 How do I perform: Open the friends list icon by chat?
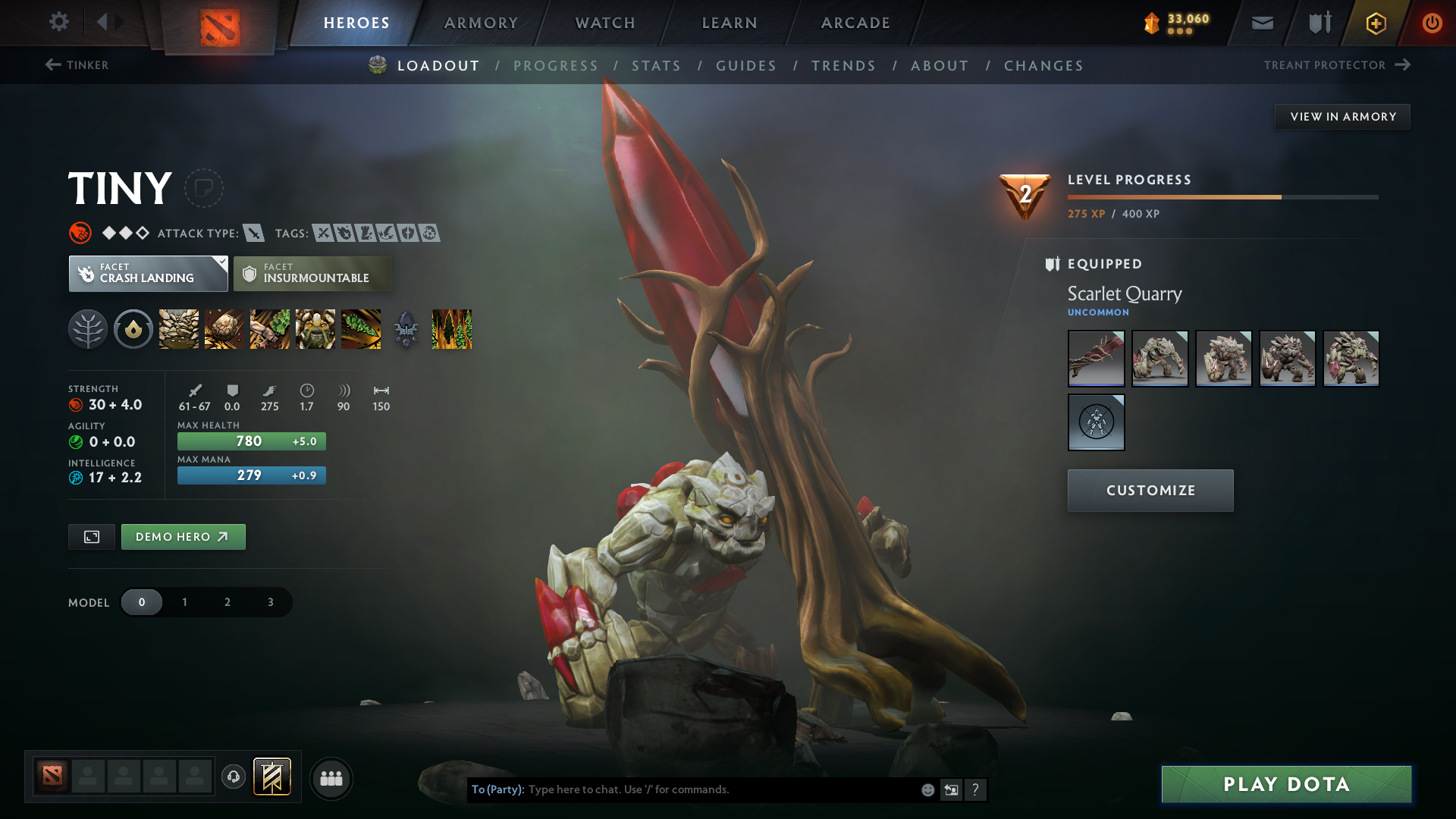331,778
